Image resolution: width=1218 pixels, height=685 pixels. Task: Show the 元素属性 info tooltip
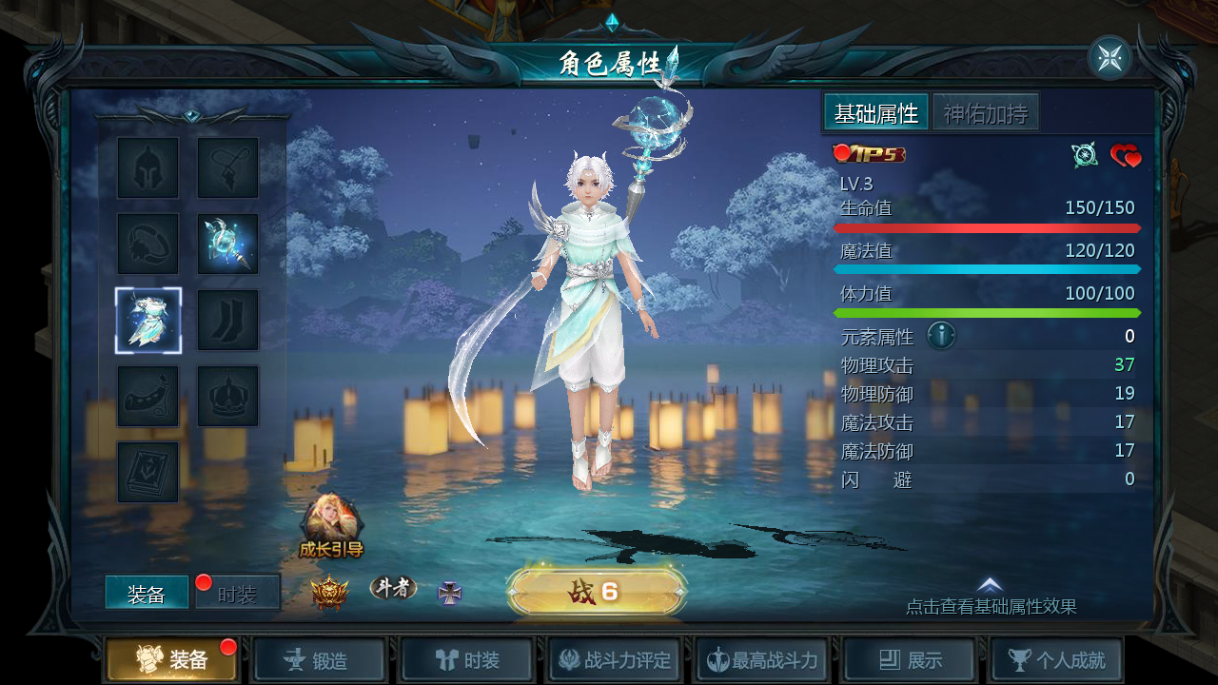(x=941, y=336)
